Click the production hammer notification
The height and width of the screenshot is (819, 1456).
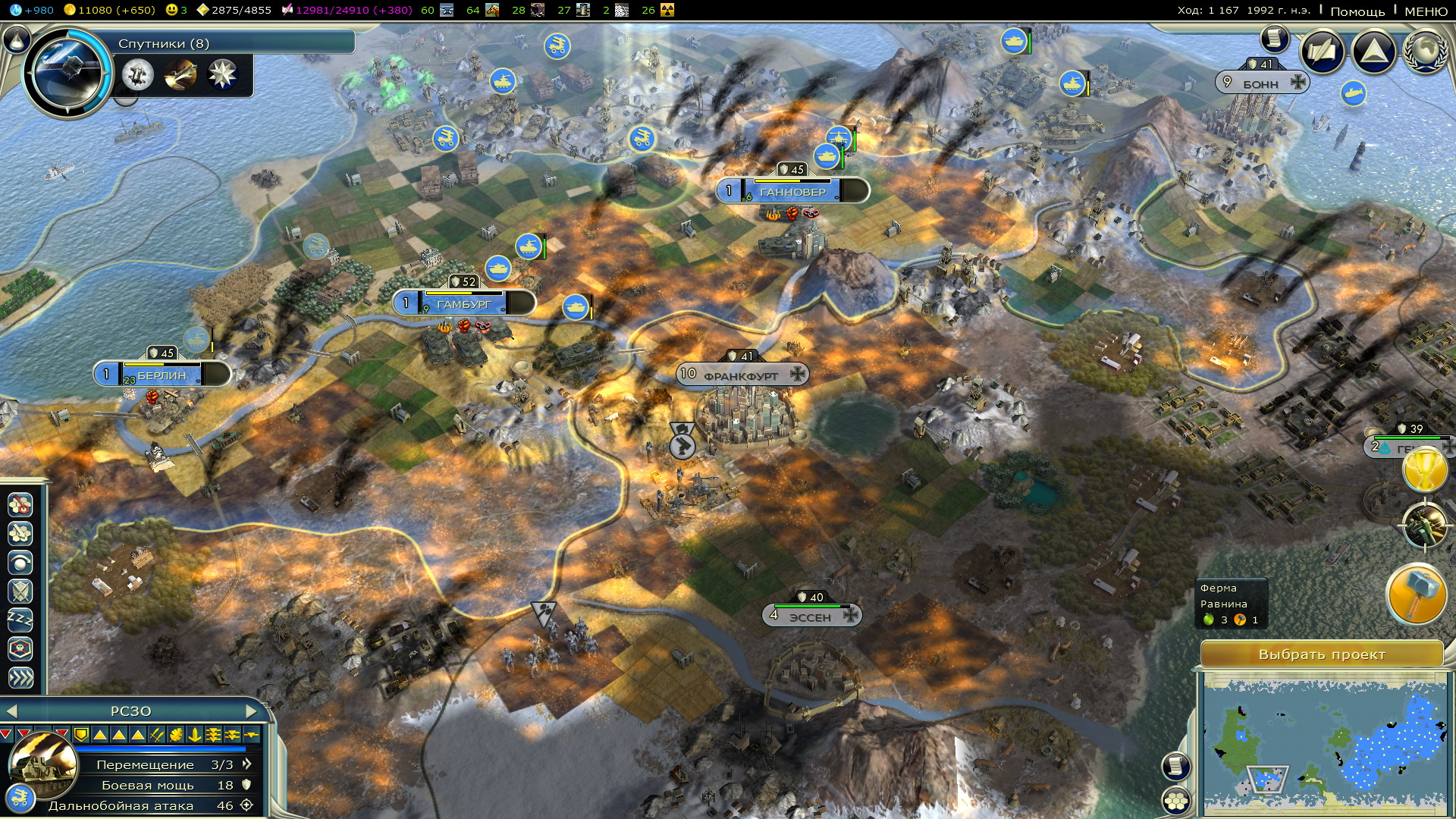1416,594
